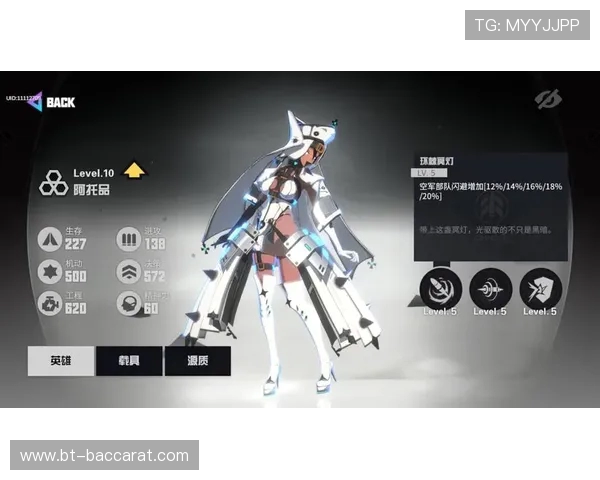Choose the speeding bullet skill icon
600x480 pixels.
tap(490, 289)
